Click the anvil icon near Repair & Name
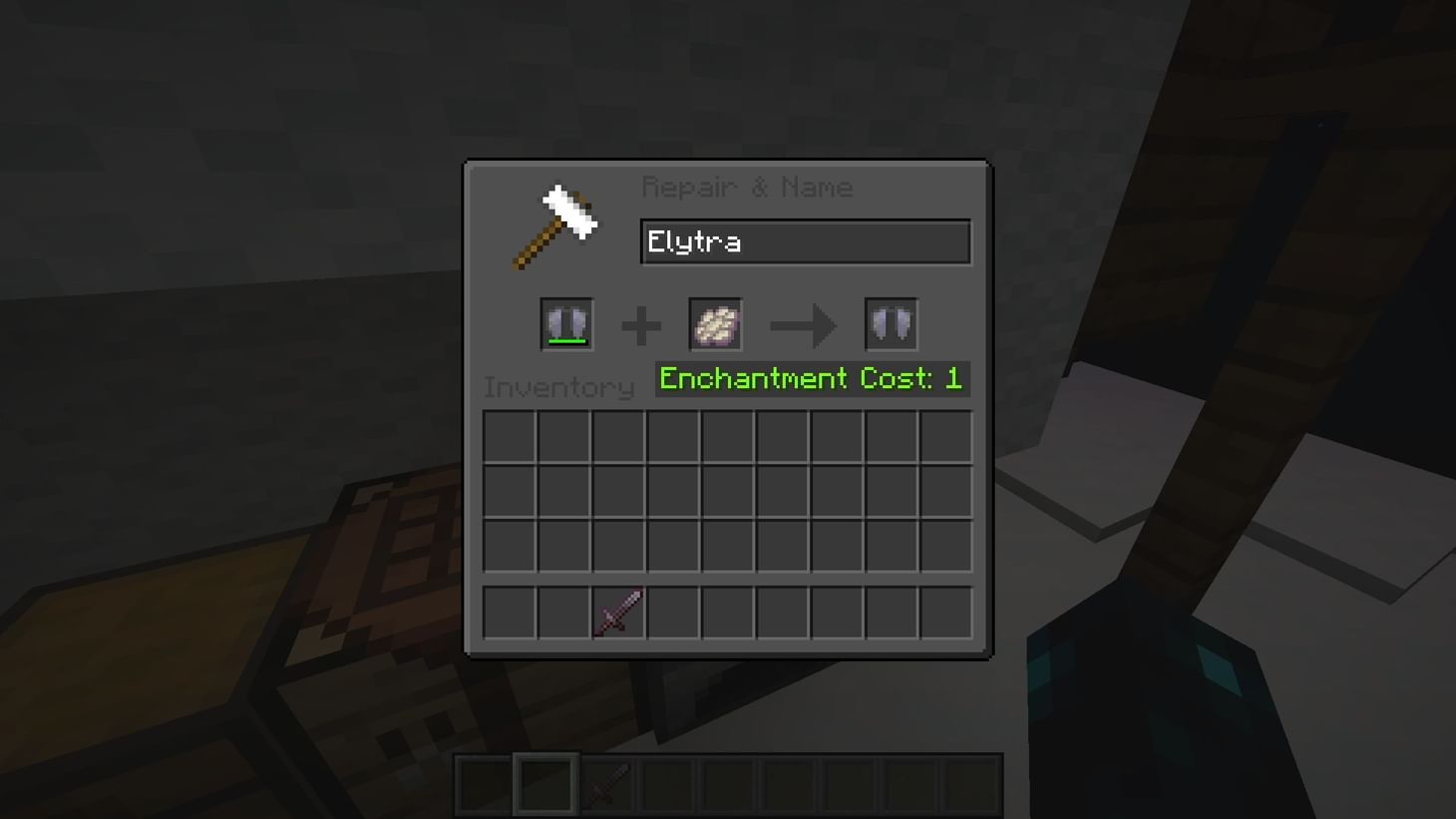 tap(554, 224)
